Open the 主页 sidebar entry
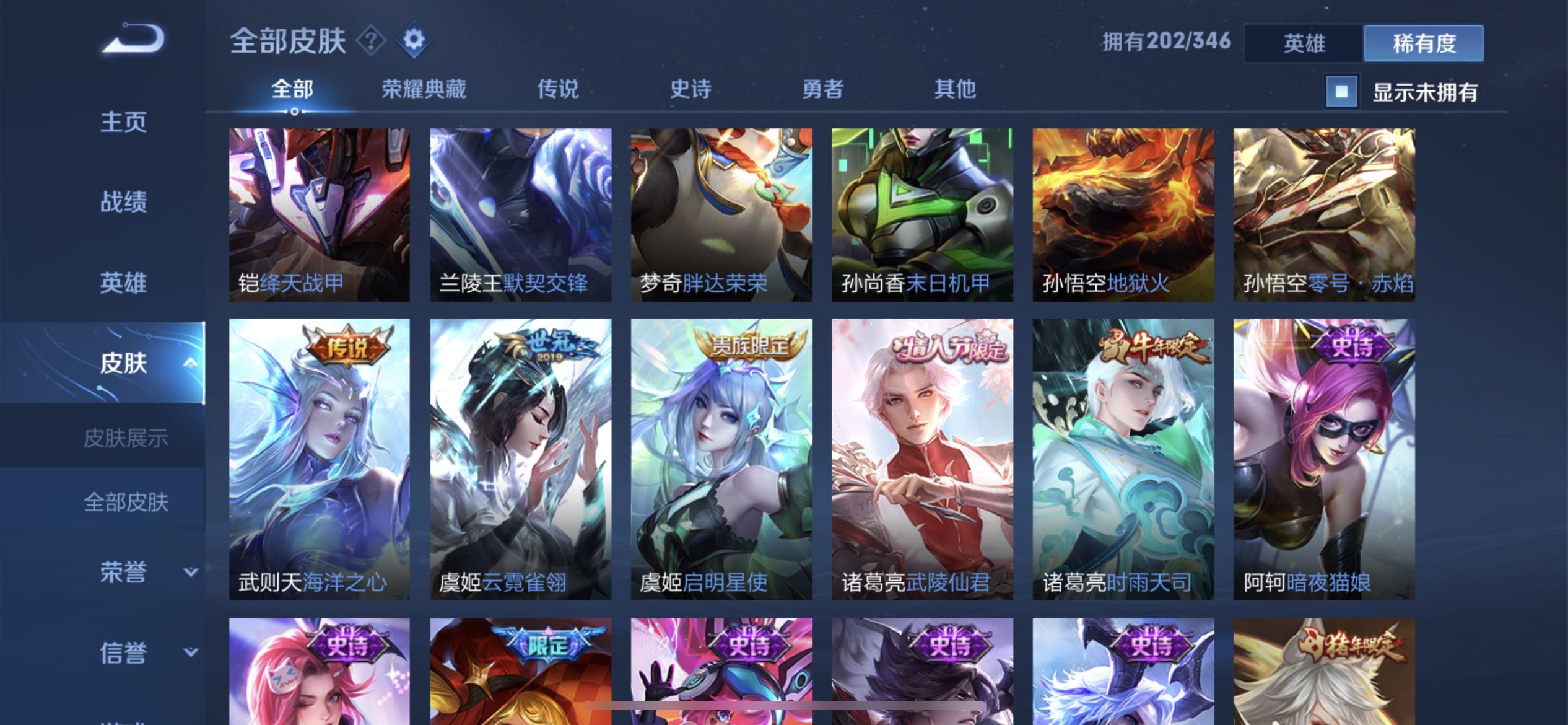Image resolution: width=1568 pixels, height=725 pixels. pyautogui.click(x=123, y=123)
